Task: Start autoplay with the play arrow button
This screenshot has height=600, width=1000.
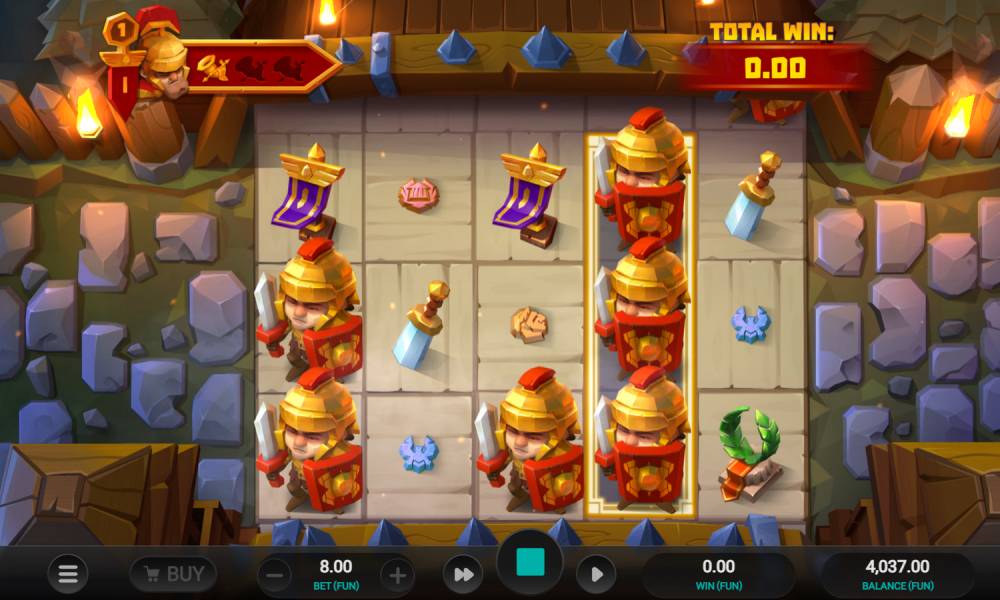Action: (596, 575)
